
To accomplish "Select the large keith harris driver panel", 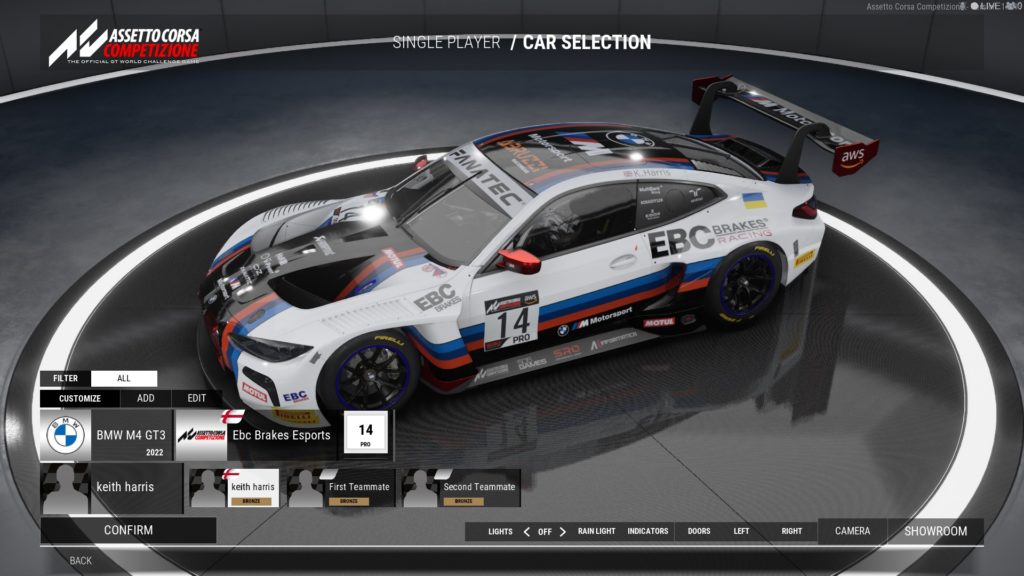I will (112, 487).
